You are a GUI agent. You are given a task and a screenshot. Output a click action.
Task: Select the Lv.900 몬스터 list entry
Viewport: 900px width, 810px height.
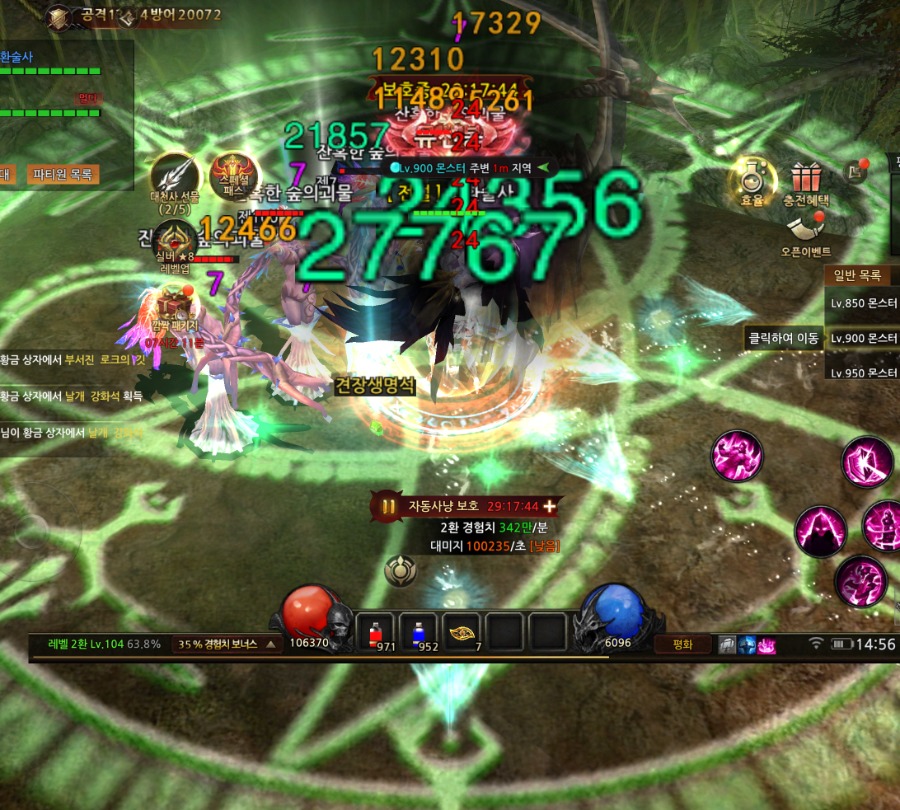point(863,338)
